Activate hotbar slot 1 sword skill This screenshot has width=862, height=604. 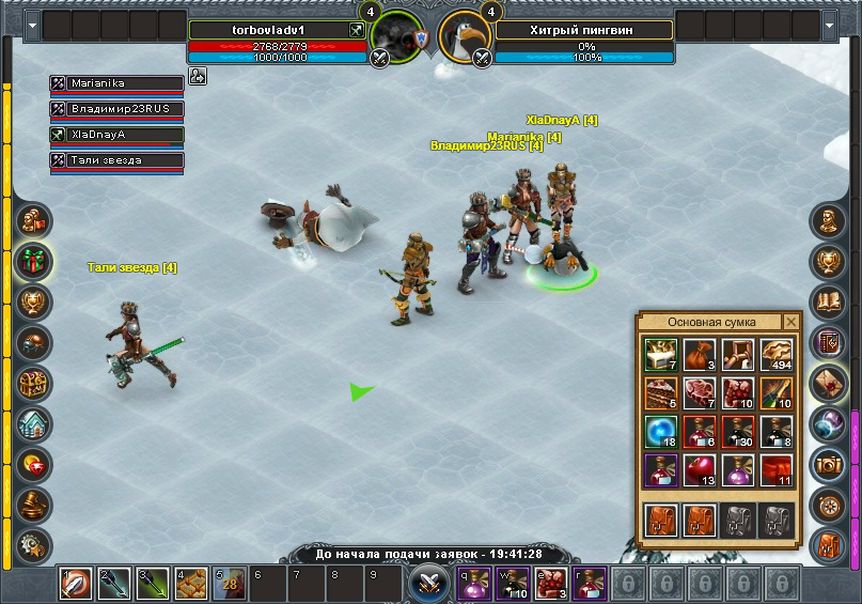click(74, 581)
